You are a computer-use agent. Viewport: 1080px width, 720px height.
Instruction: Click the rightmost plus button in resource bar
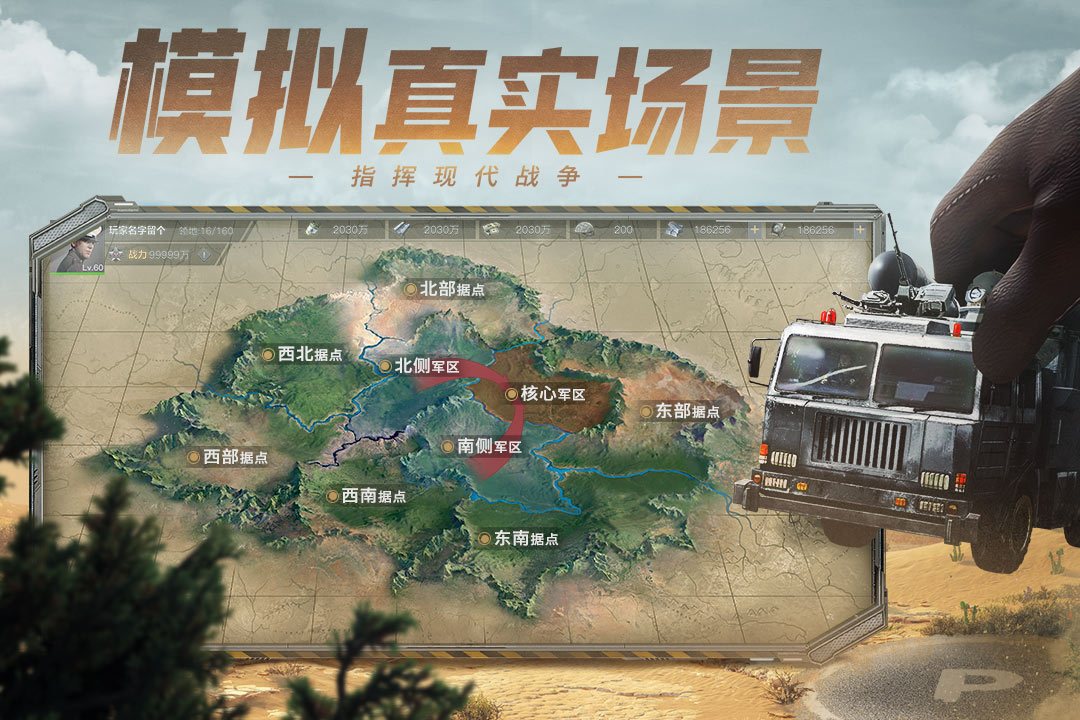(x=859, y=229)
